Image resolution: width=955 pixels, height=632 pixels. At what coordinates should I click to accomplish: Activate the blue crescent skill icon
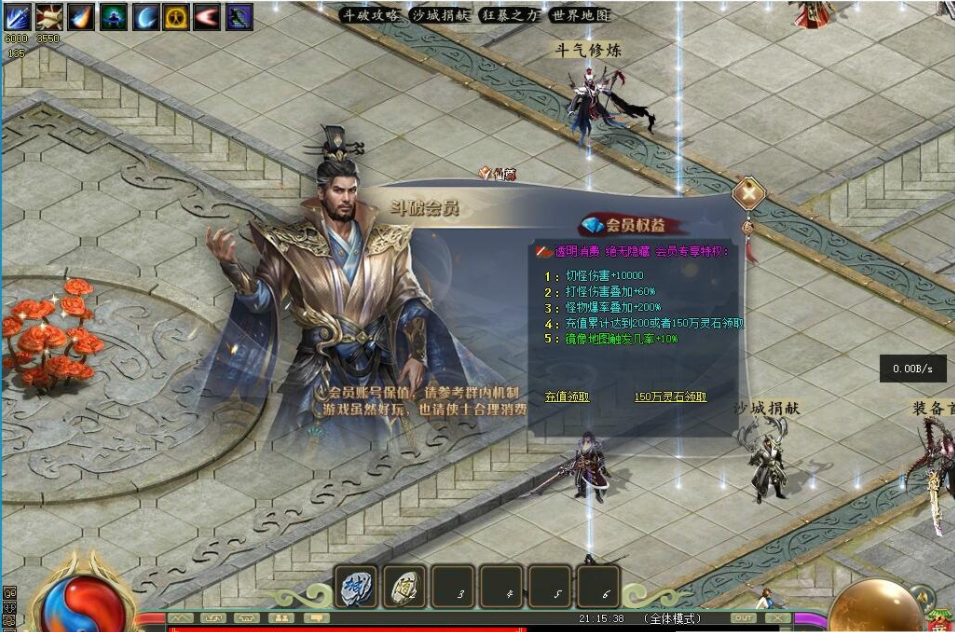[x=145, y=17]
